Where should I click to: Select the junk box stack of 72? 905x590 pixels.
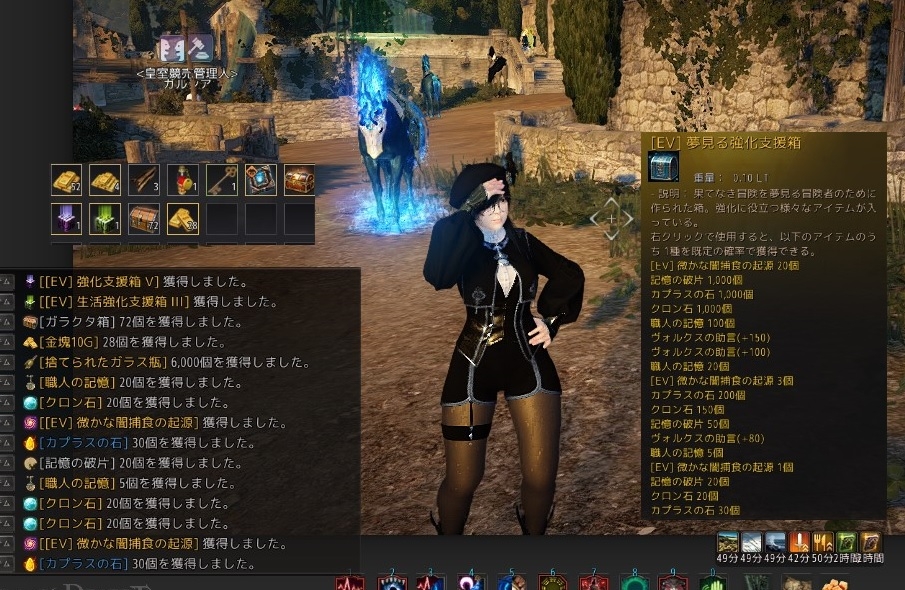pyautogui.click(x=144, y=219)
